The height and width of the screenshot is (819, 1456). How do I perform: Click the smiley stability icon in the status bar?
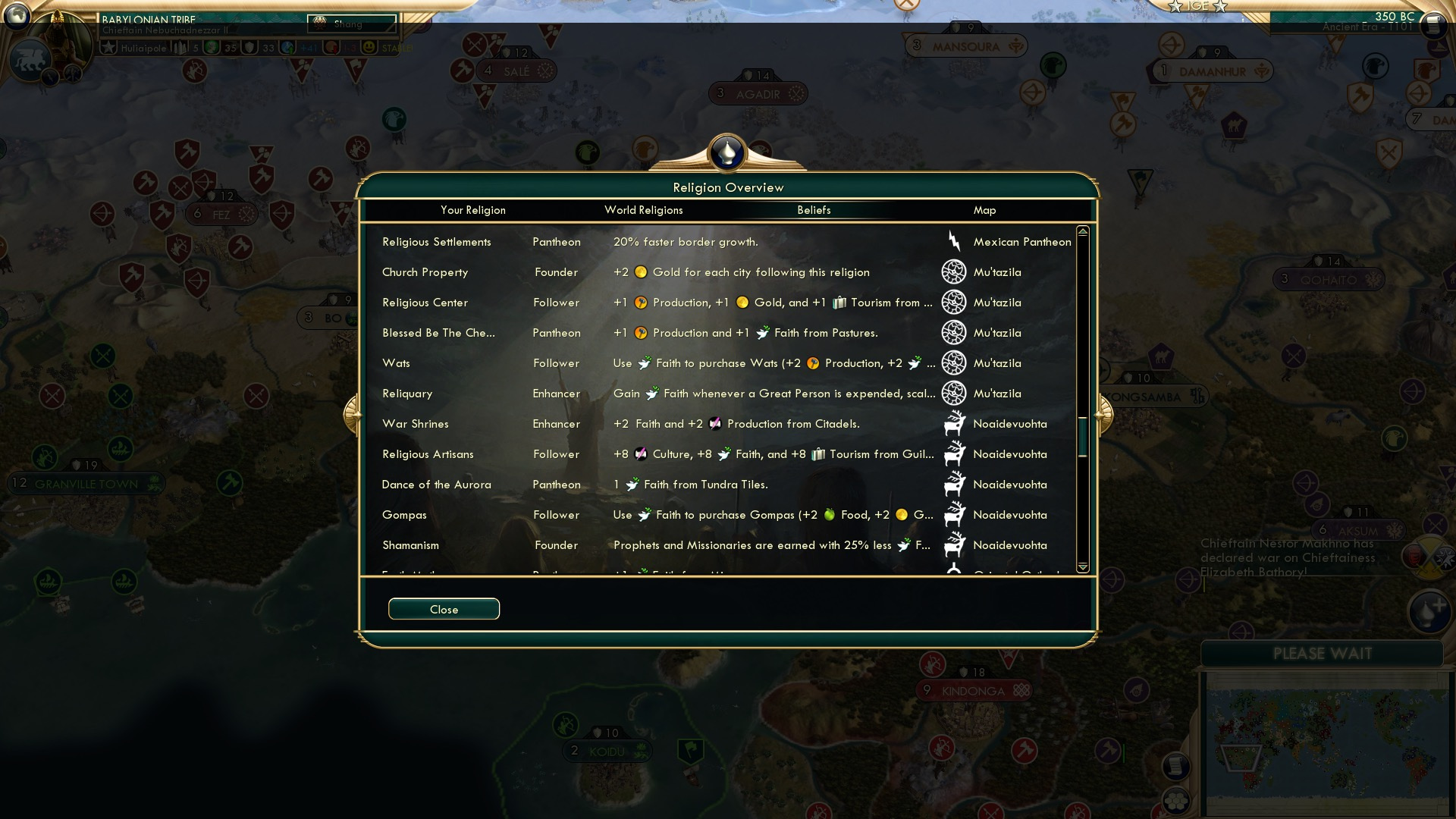pos(369,47)
